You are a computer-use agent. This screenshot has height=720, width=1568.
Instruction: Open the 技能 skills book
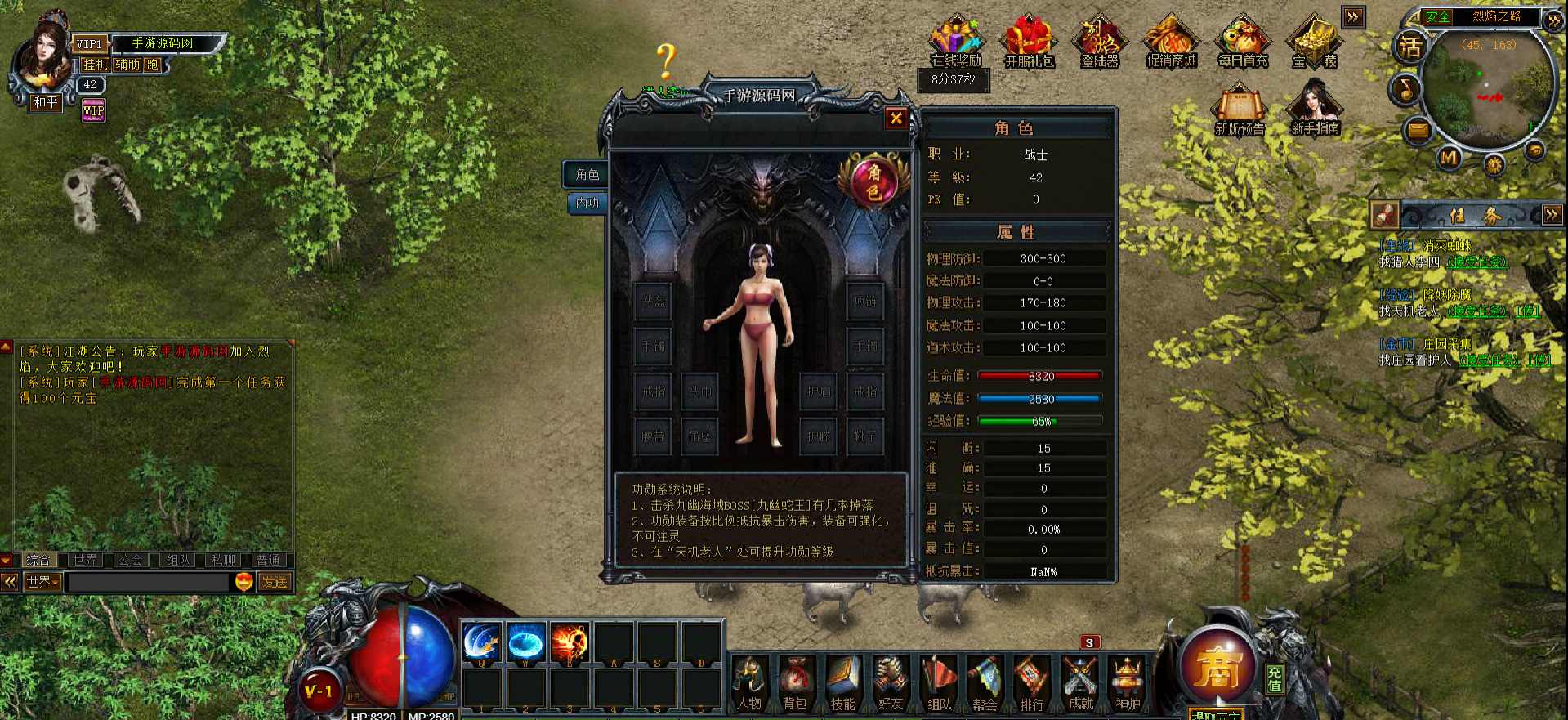(x=842, y=683)
